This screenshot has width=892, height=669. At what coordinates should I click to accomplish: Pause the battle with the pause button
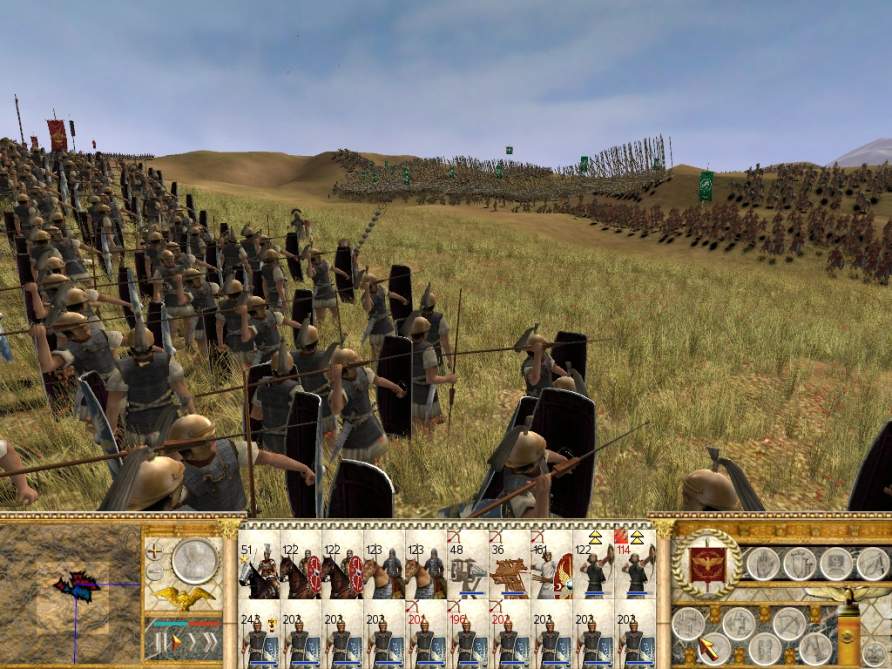click(x=159, y=641)
